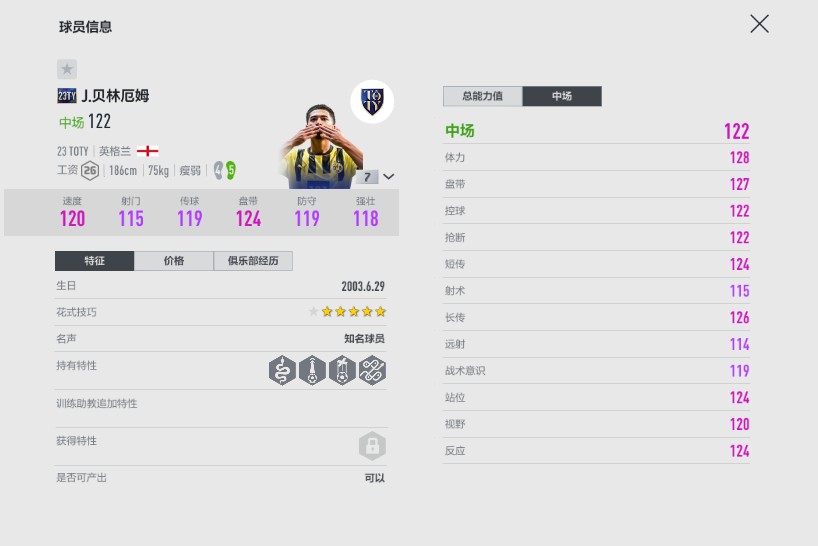Image resolution: width=818 pixels, height=546 pixels.
Task: Close the 球员信息 player info window
Action: click(x=759, y=24)
